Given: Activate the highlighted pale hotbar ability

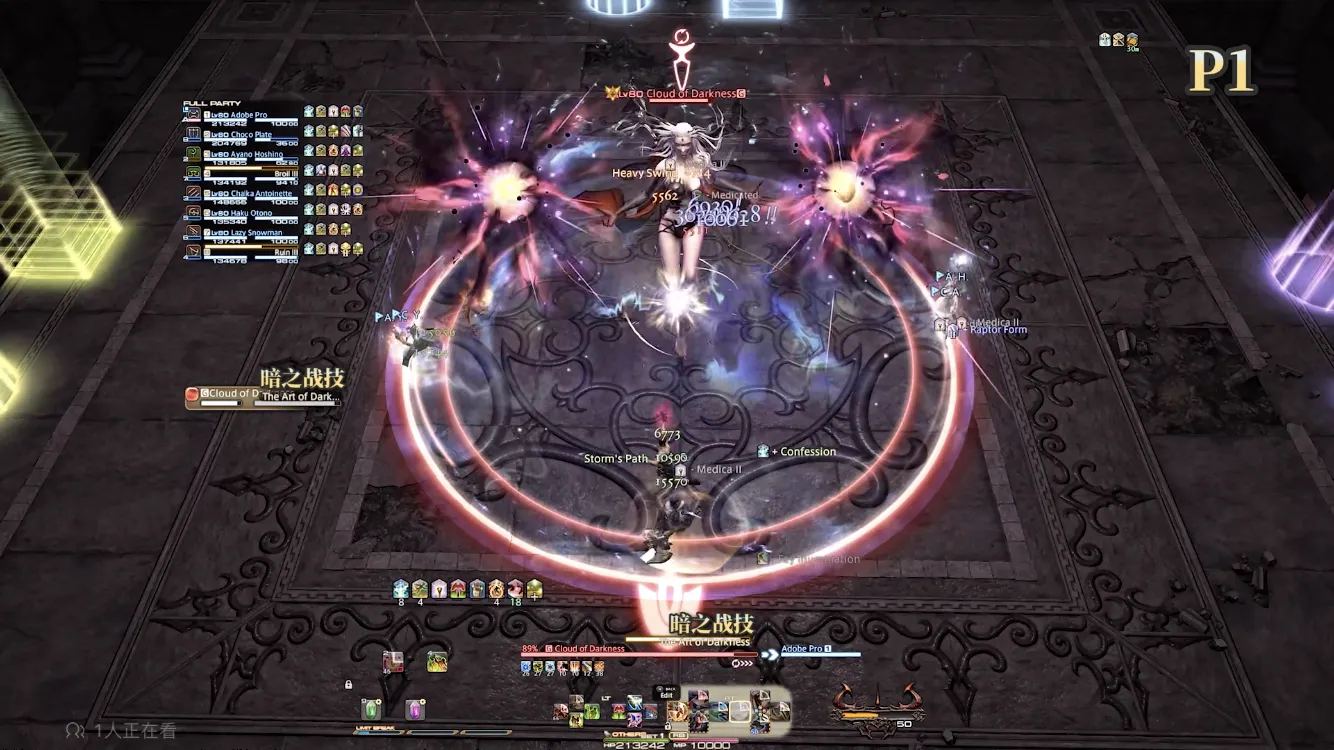Looking at the screenshot, I should coord(739,711).
